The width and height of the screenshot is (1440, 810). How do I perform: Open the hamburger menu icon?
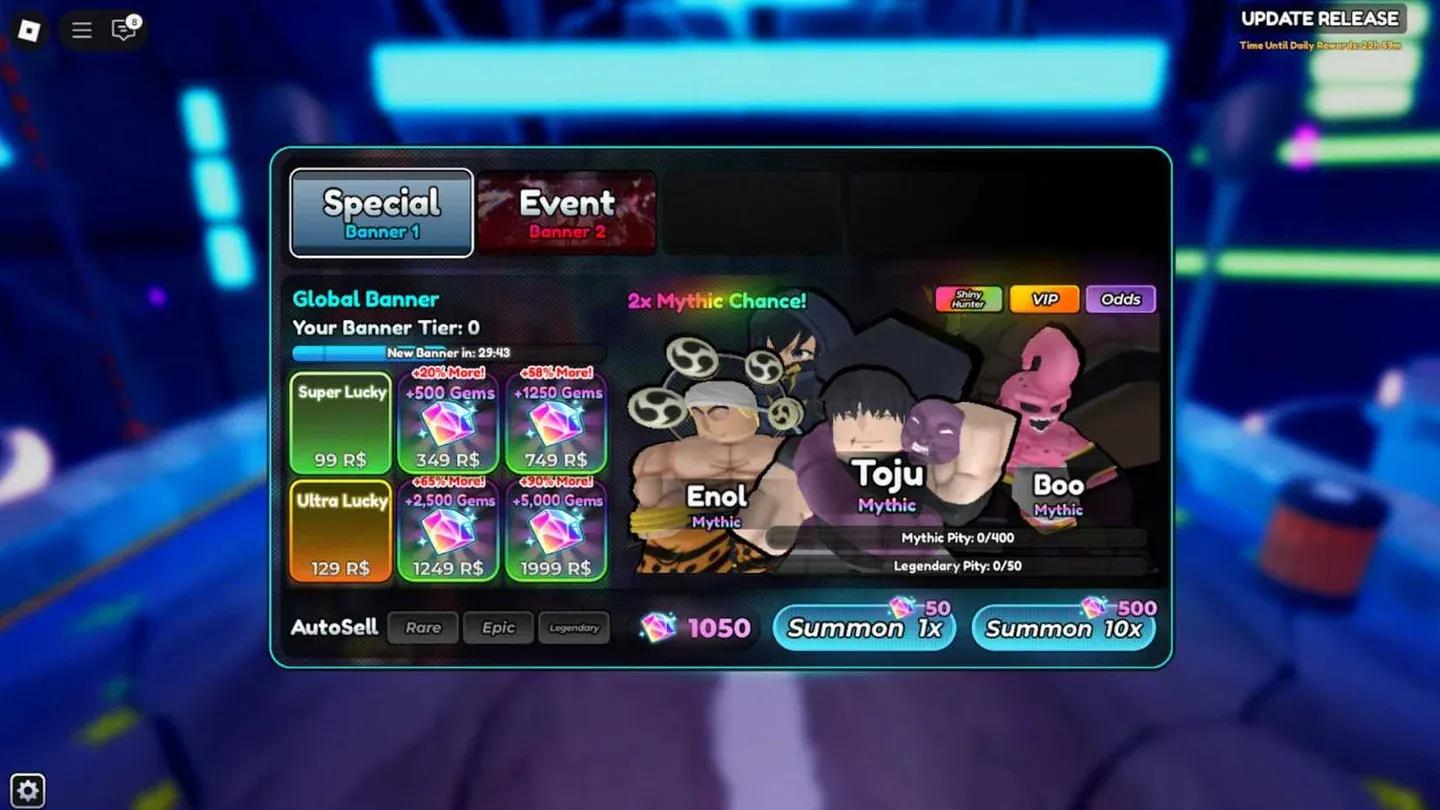(x=80, y=30)
